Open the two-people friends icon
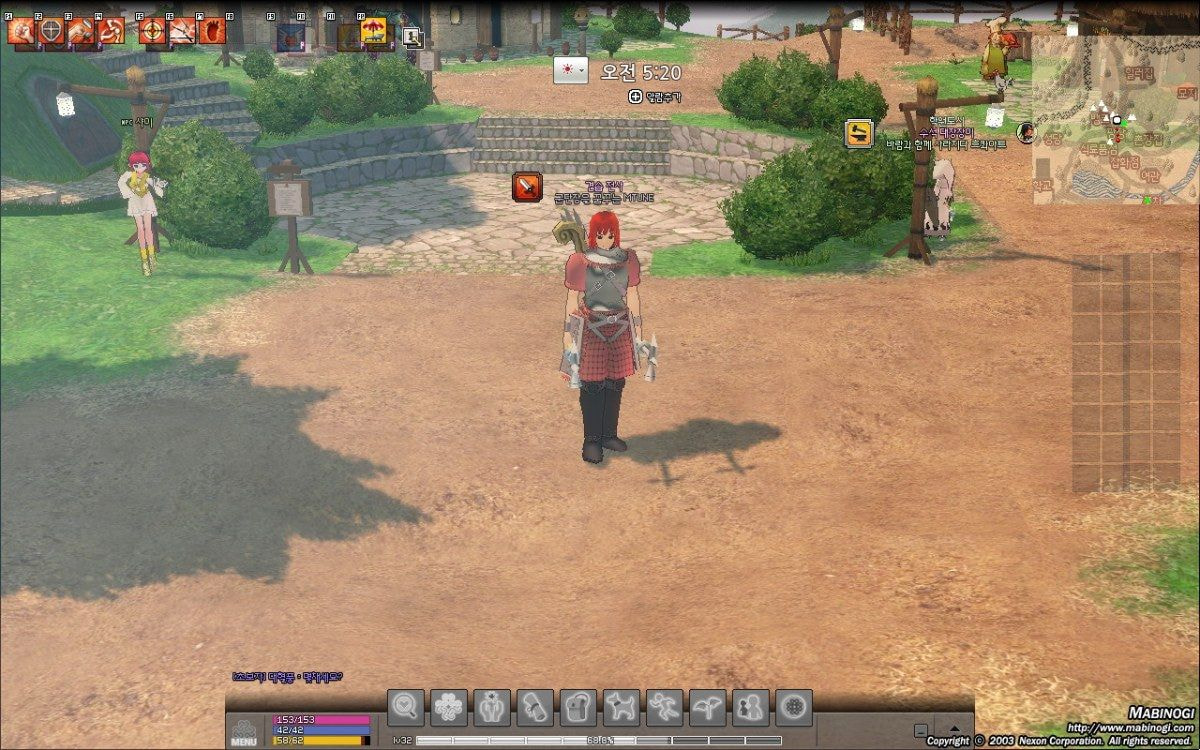Viewport: 1200px width, 750px height. 751,707
